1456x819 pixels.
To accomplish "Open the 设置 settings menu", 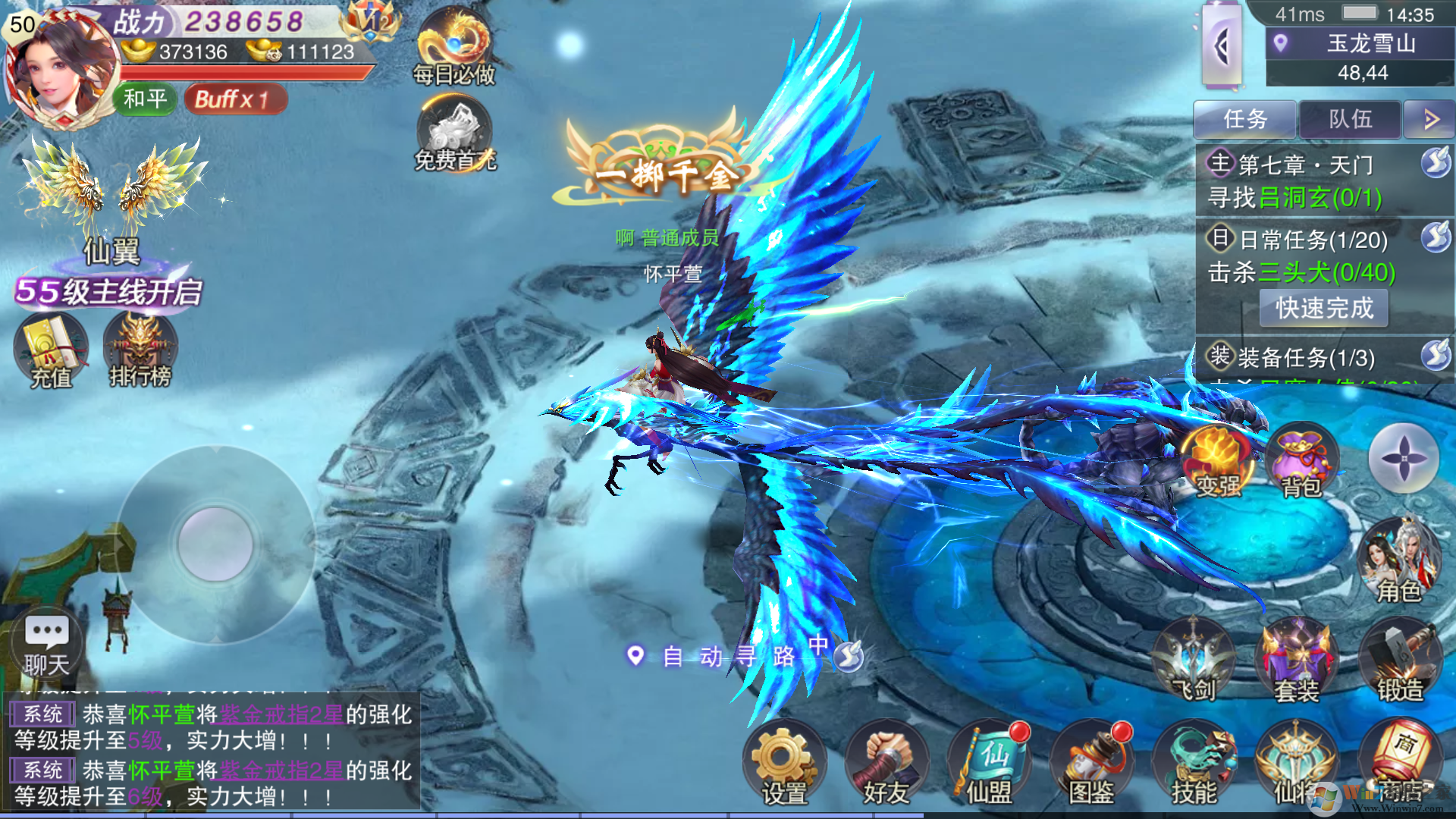I will [x=783, y=764].
